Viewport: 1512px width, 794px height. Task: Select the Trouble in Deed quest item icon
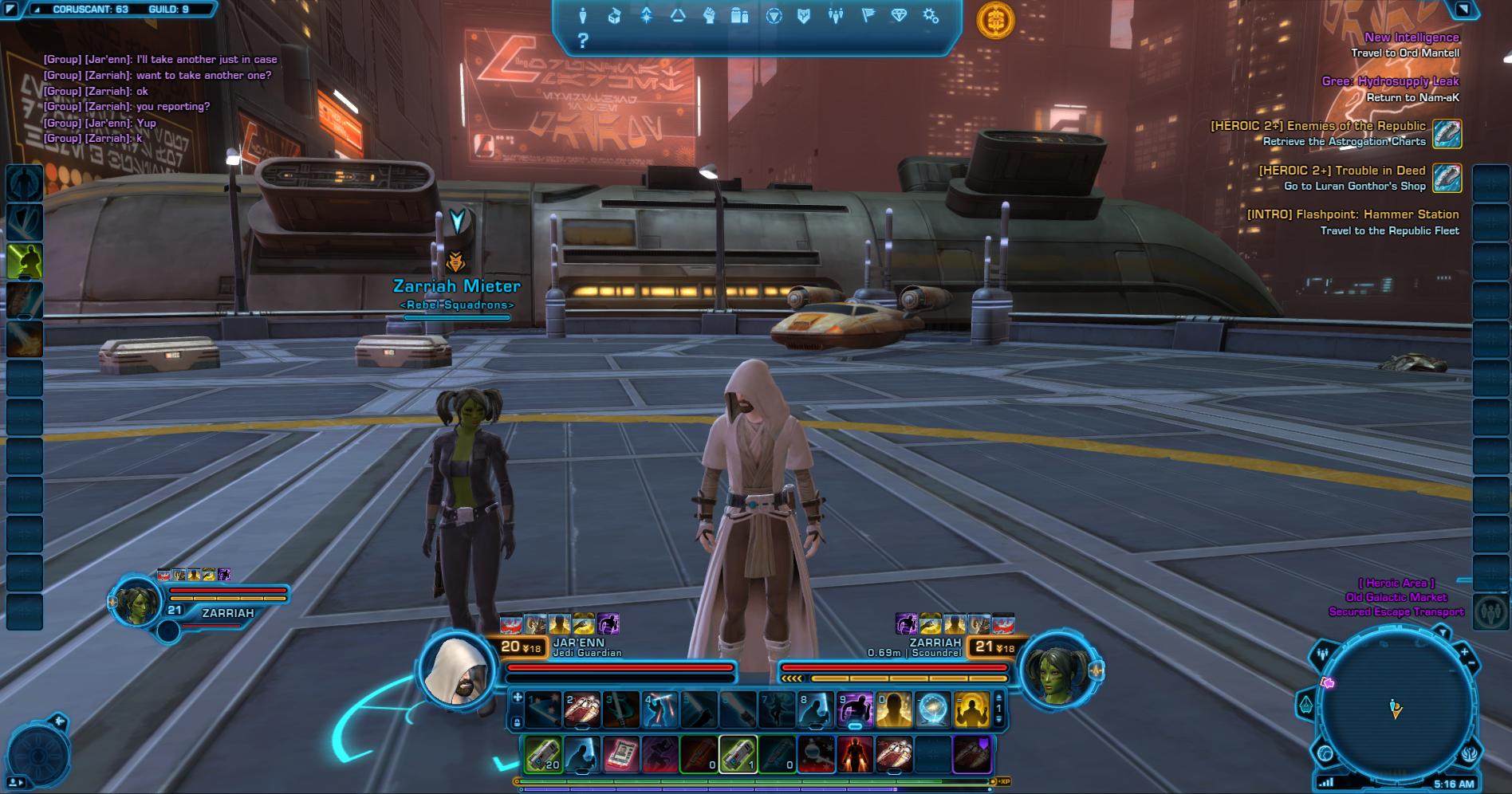coord(1447,178)
